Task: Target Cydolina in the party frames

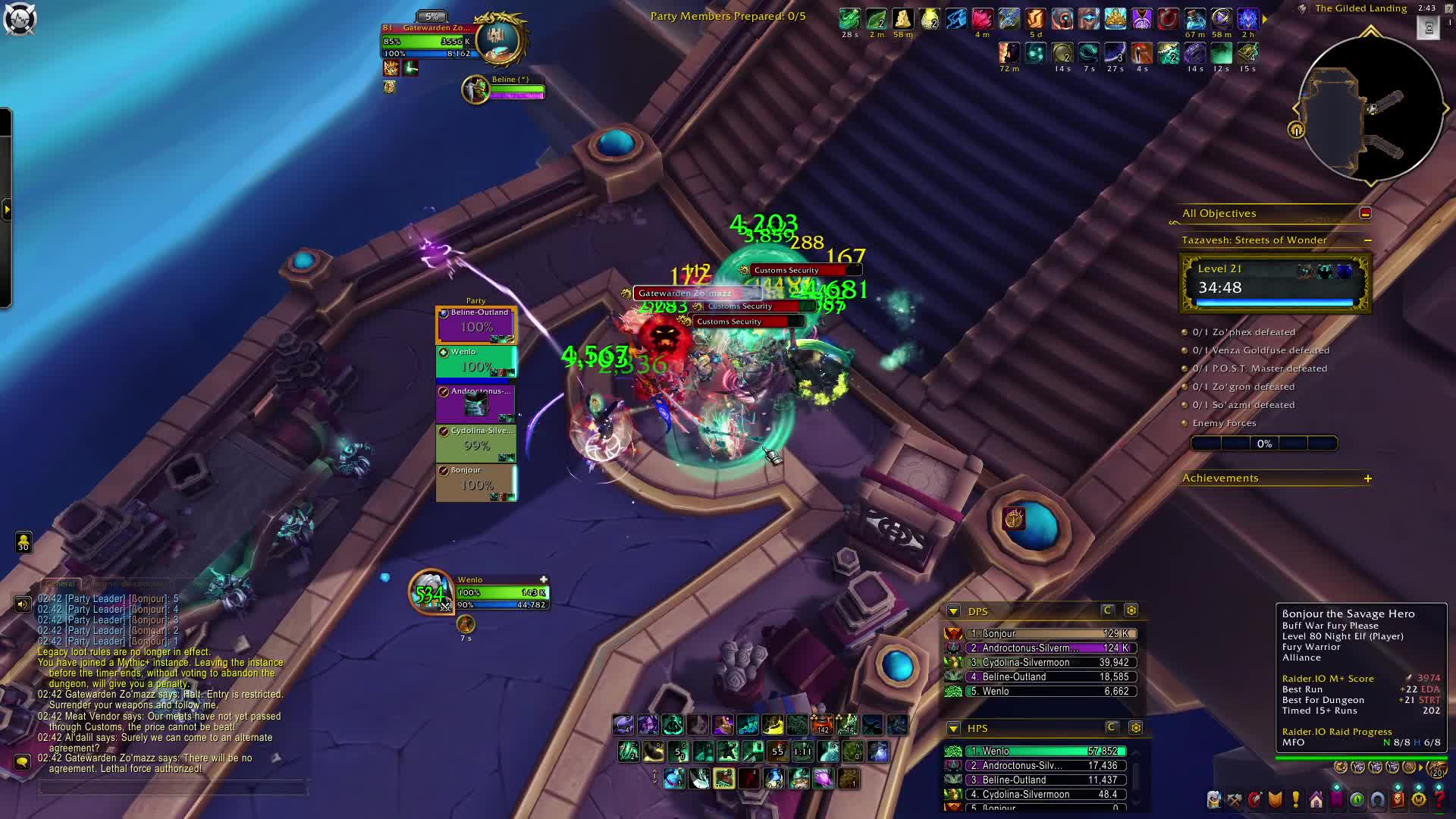Action: point(476,443)
